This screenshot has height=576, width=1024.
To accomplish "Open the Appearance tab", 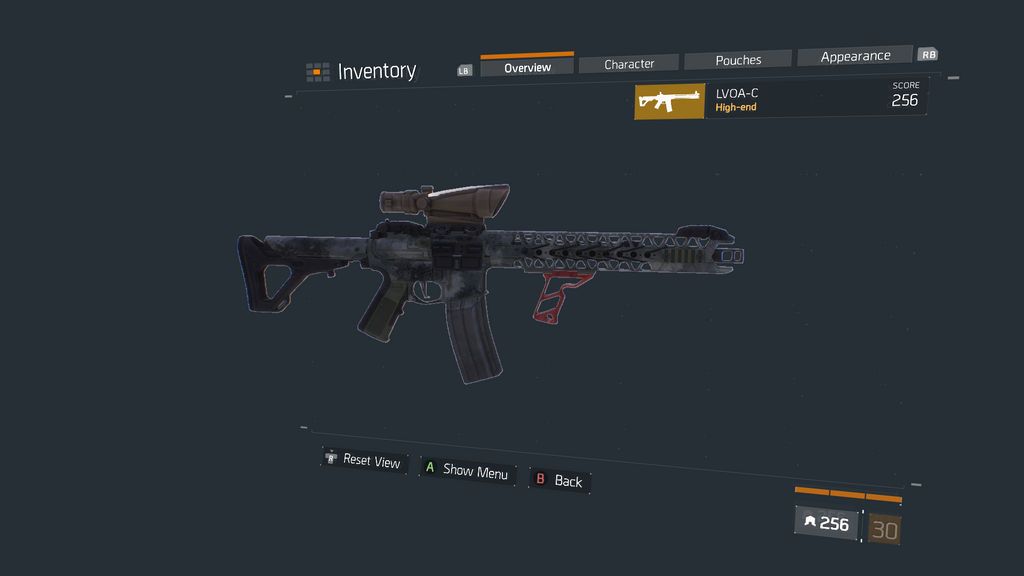I will (855, 56).
